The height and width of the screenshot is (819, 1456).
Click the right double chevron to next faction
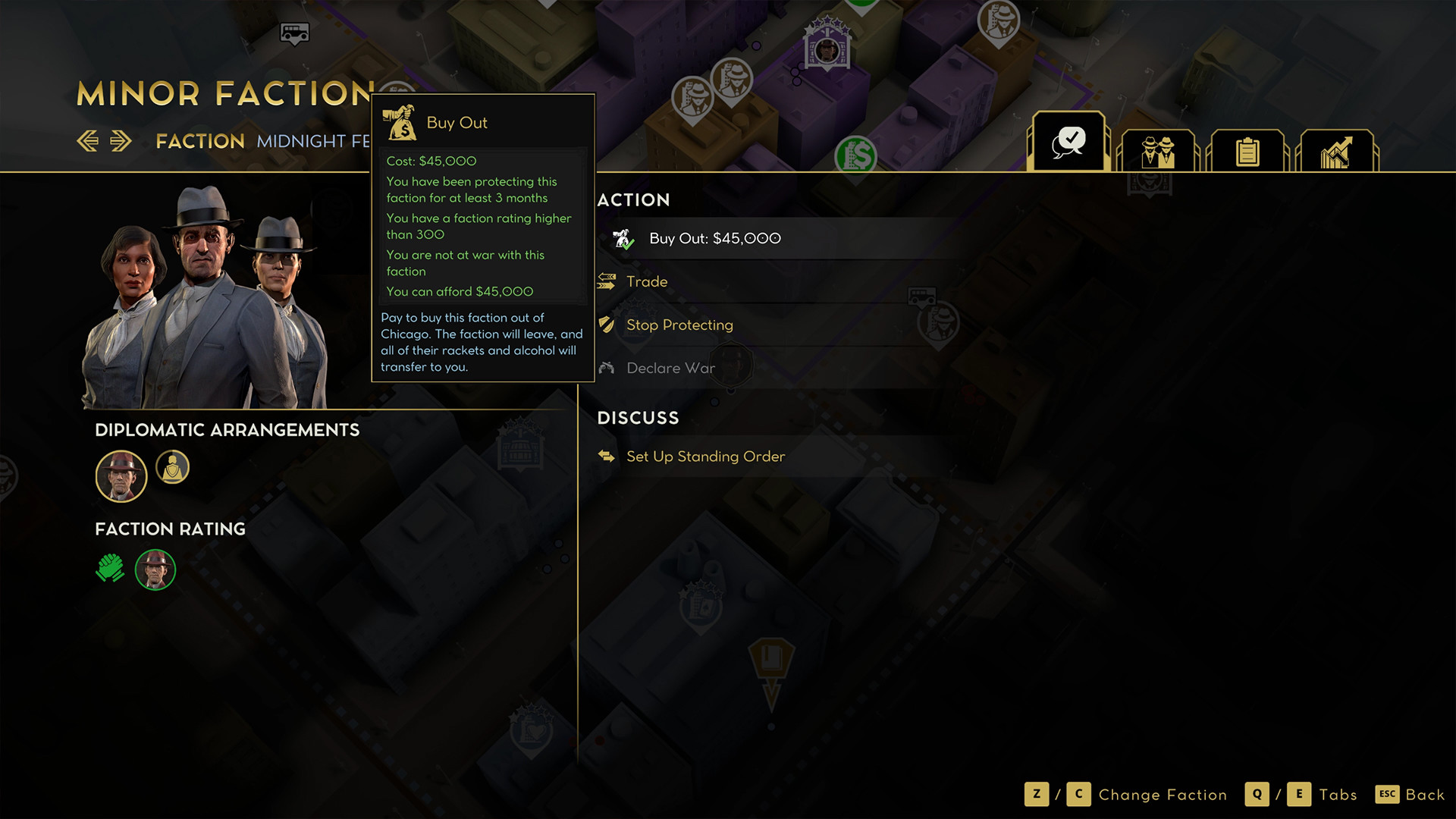click(x=119, y=140)
